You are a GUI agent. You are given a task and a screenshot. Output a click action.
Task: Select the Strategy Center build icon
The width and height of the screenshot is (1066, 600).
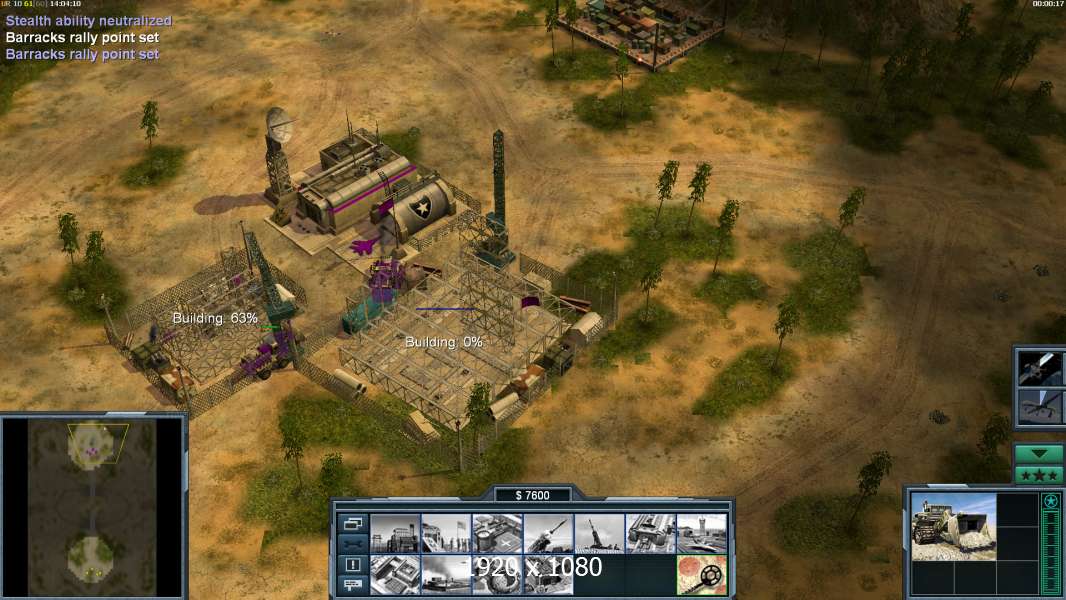tap(395, 574)
